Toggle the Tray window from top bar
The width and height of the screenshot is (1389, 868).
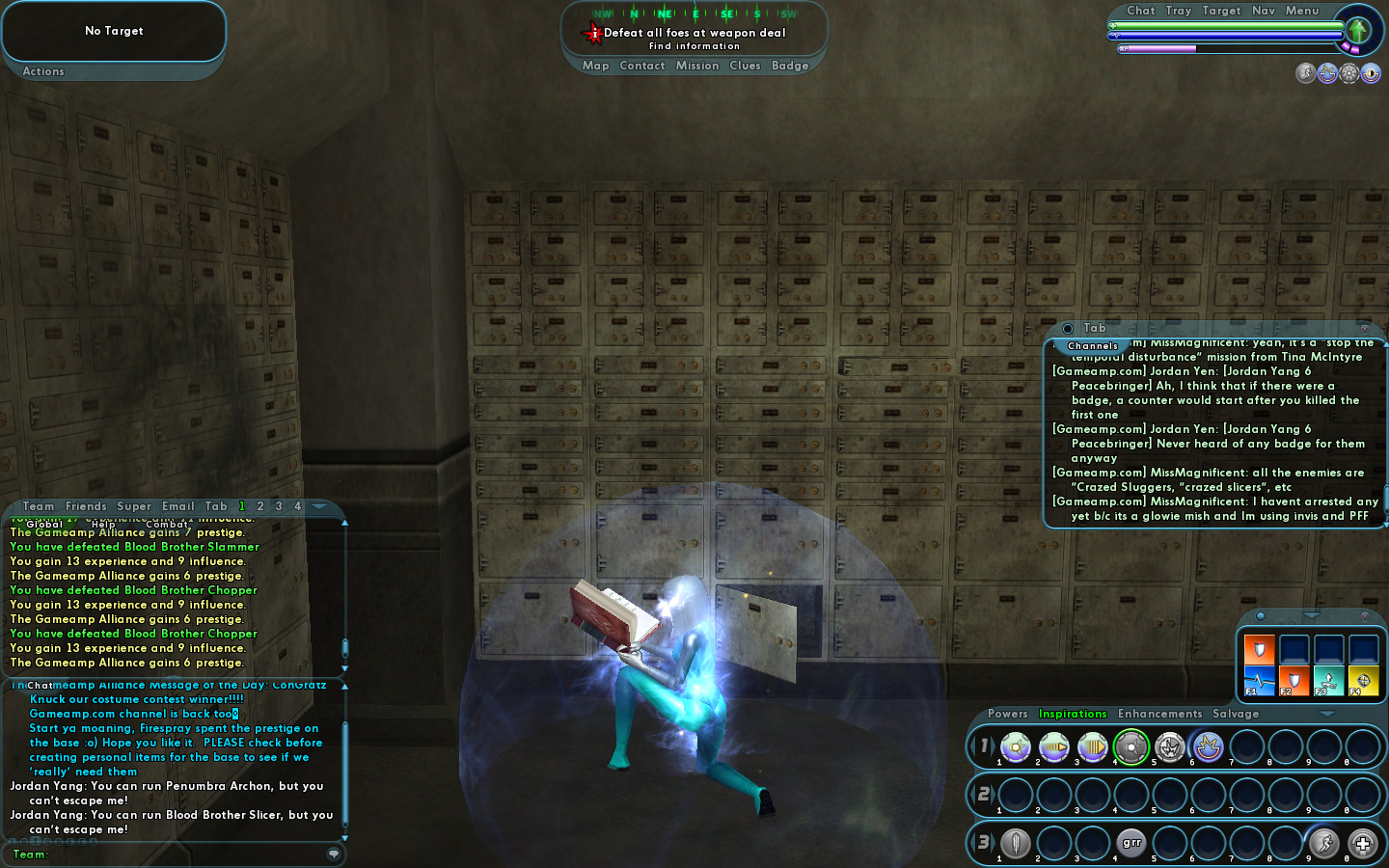pos(1178,11)
